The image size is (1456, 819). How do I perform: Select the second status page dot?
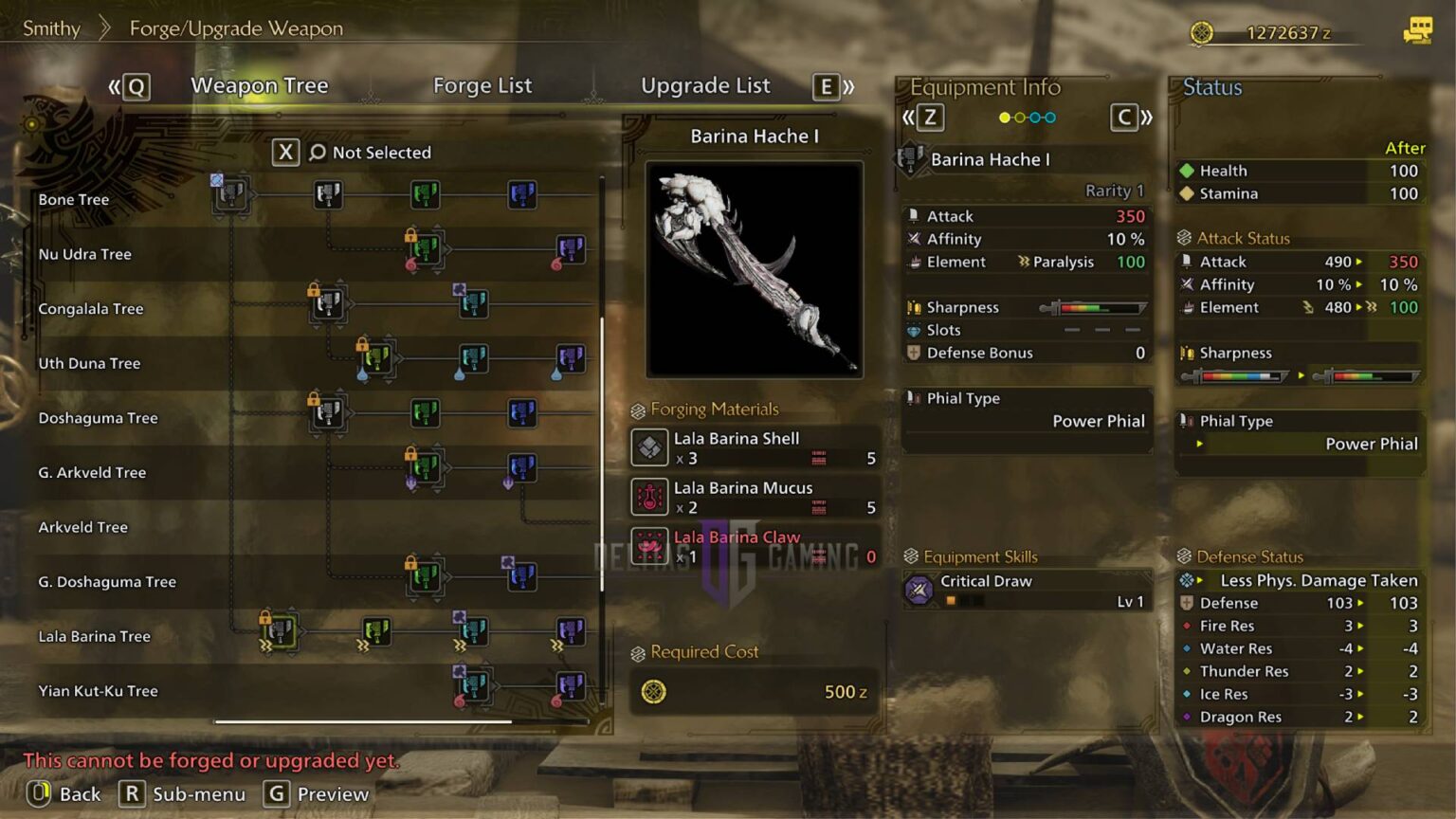(1018, 118)
